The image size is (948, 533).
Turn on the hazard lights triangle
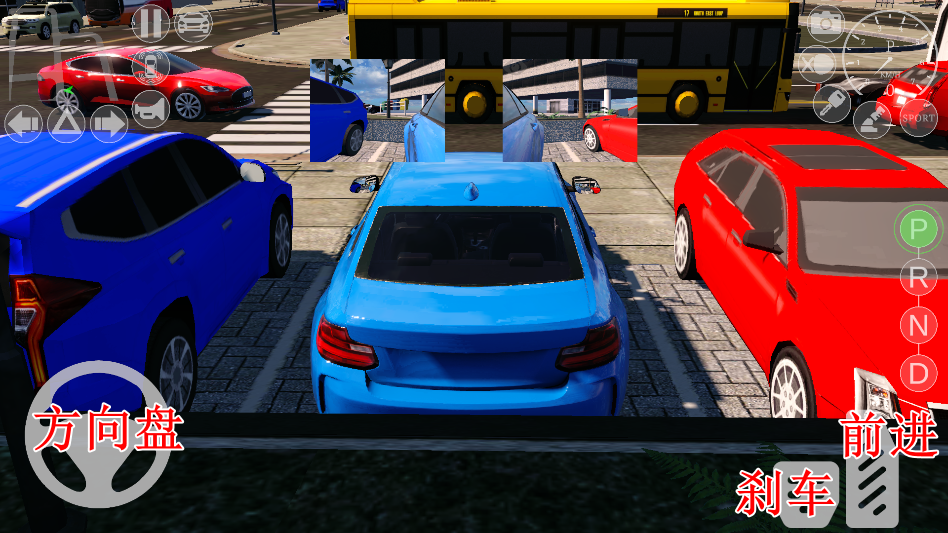(66, 124)
